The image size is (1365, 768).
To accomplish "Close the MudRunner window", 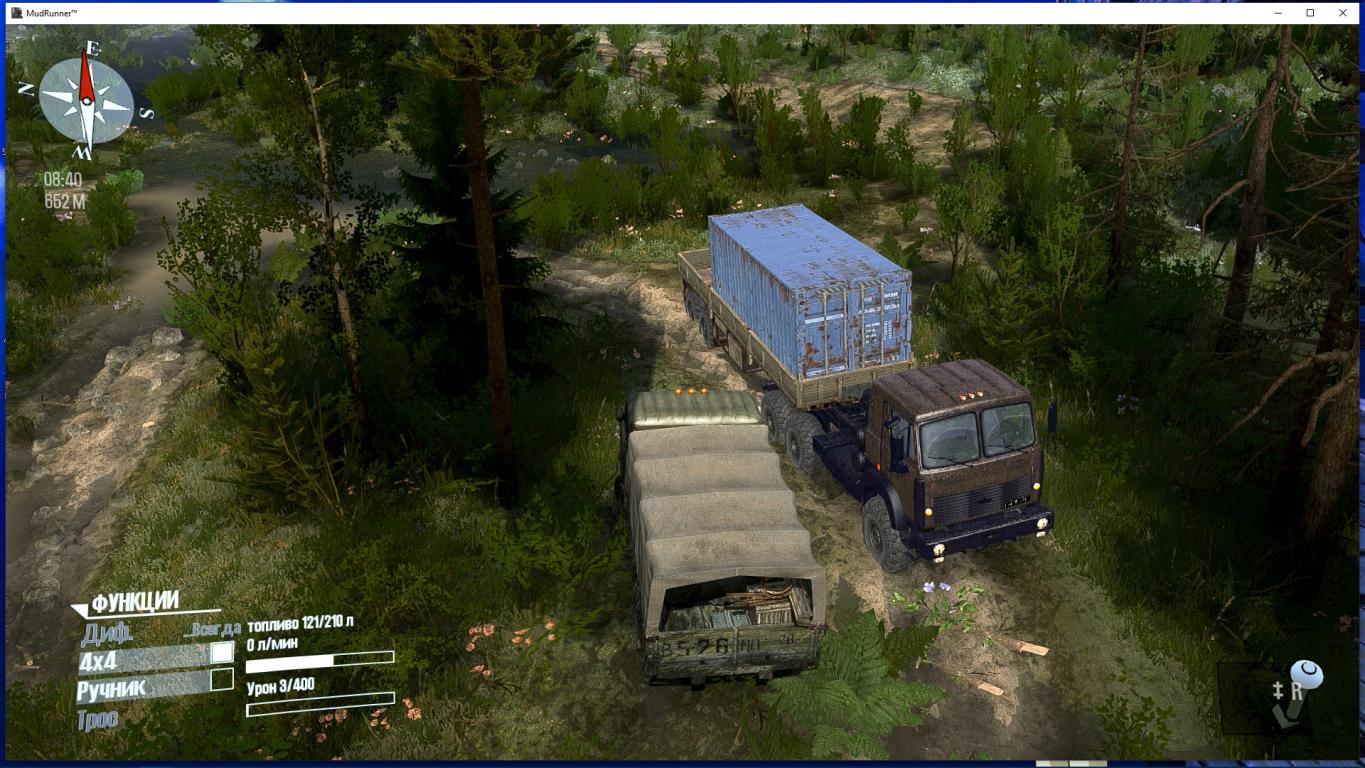I will (1343, 13).
